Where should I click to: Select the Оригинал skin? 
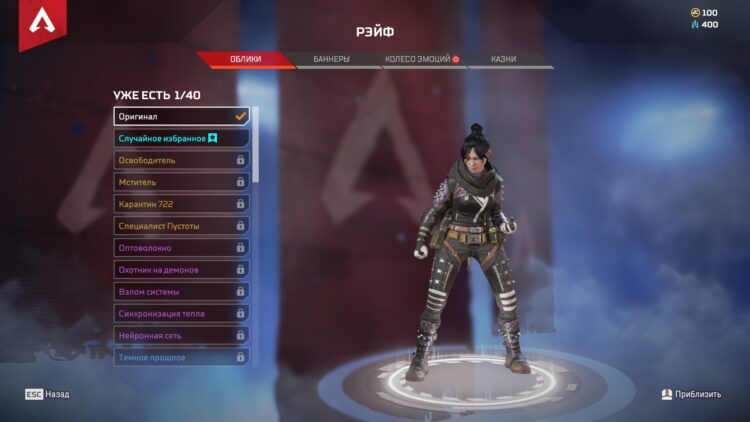tap(181, 116)
